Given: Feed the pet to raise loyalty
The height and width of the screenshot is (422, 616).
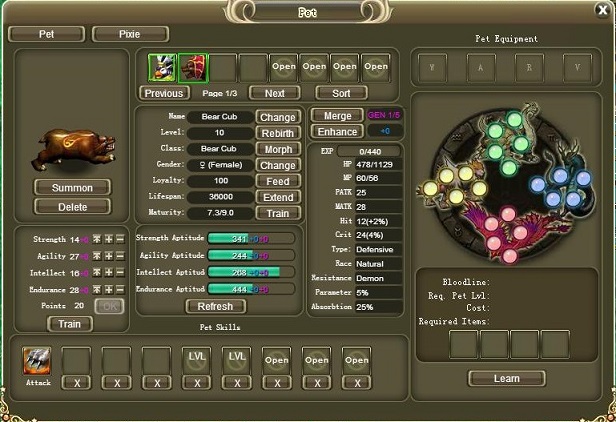Looking at the screenshot, I should pos(278,181).
